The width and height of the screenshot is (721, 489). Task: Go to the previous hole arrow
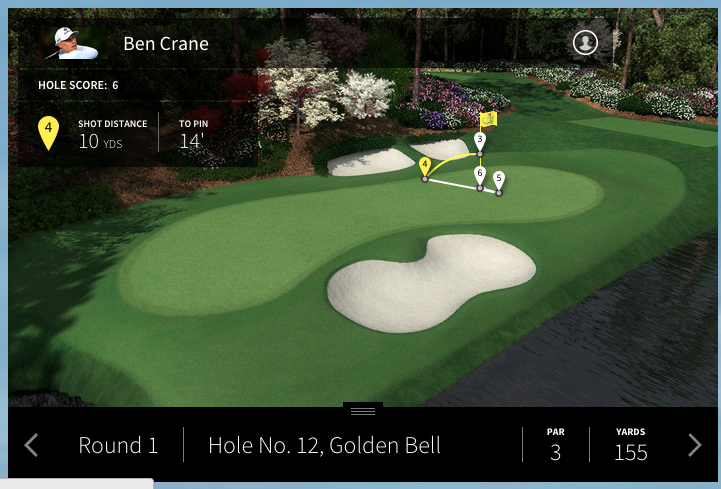pyautogui.click(x=31, y=445)
